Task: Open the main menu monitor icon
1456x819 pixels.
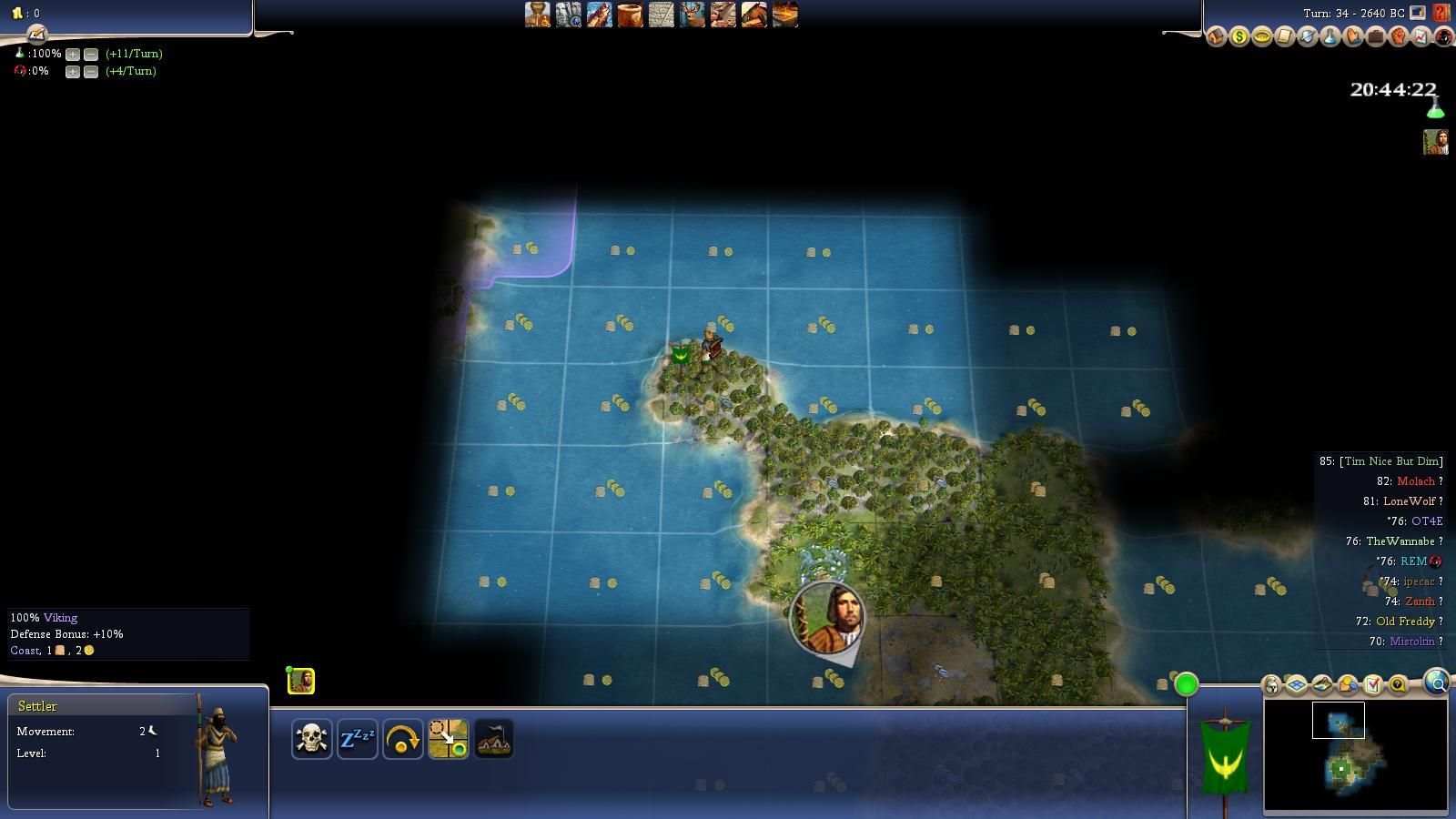Action: 1418,13
